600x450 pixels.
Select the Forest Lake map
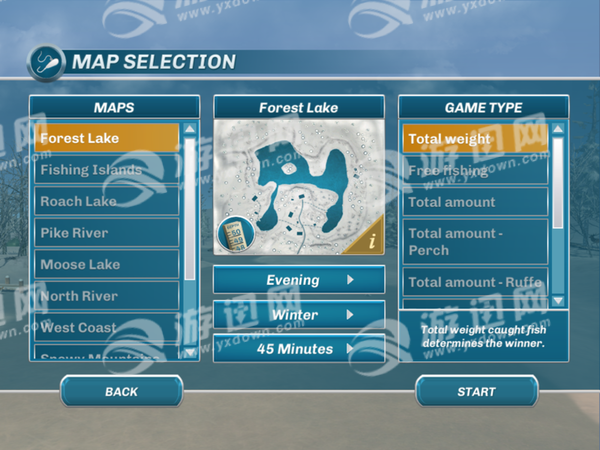click(x=106, y=138)
